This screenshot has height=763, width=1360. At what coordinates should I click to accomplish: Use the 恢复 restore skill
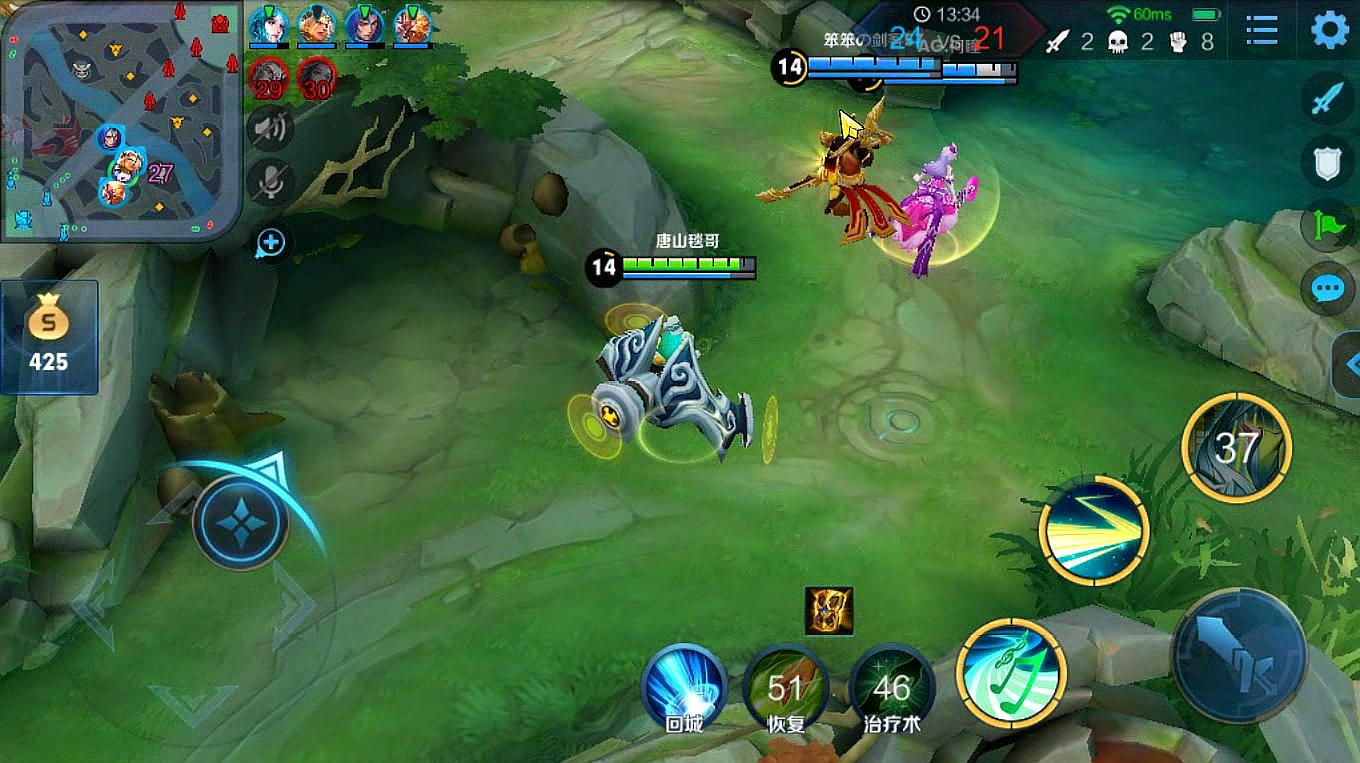[786, 687]
